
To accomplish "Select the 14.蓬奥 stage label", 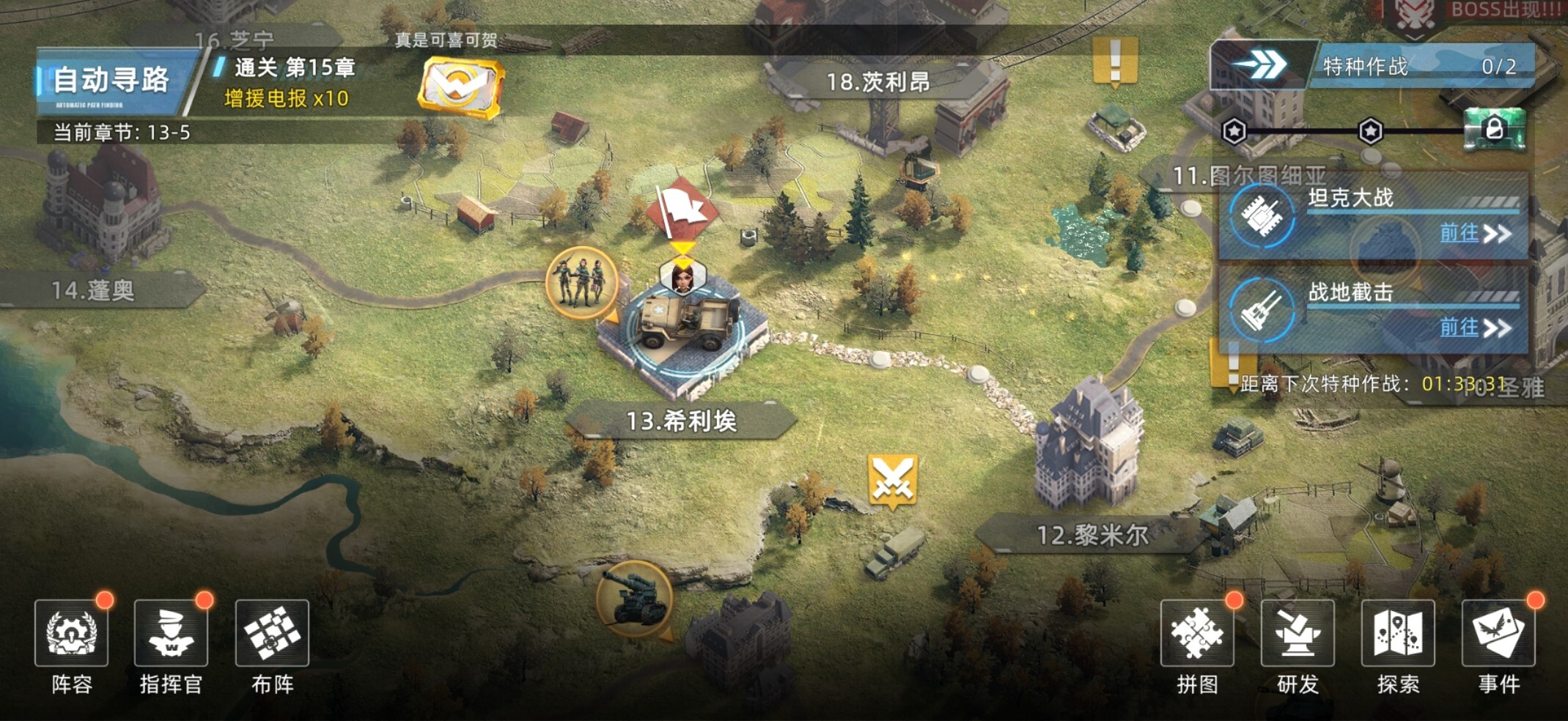I will pos(93,291).
